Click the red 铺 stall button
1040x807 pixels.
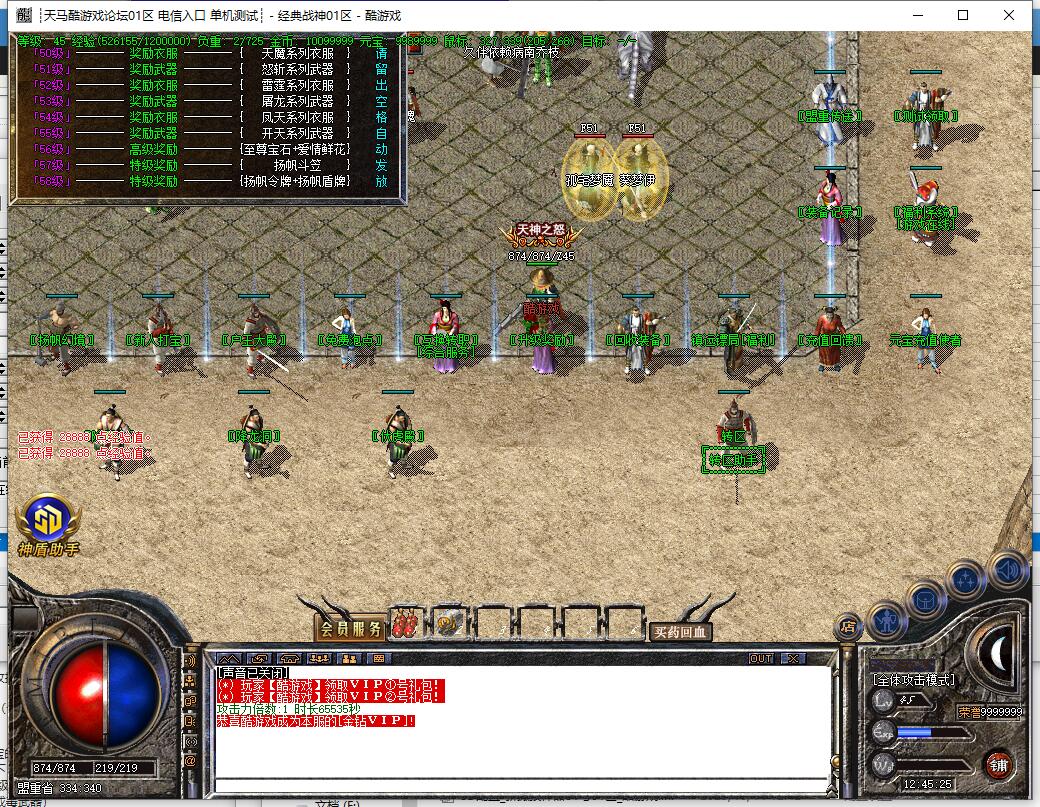coord(998,766)
